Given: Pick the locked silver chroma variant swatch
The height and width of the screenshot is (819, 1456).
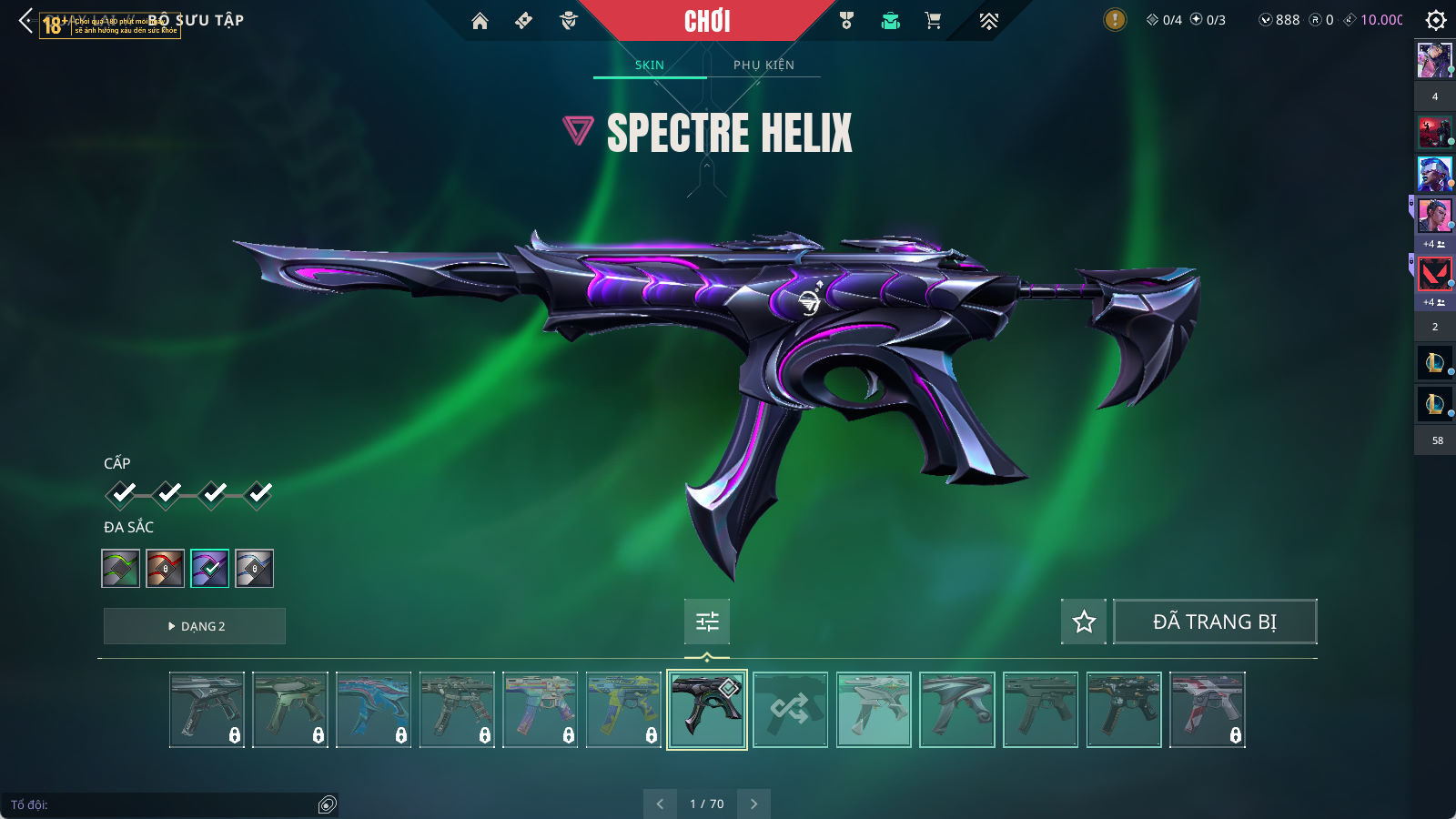Looking at the screenshot, I should pos(254,569).
